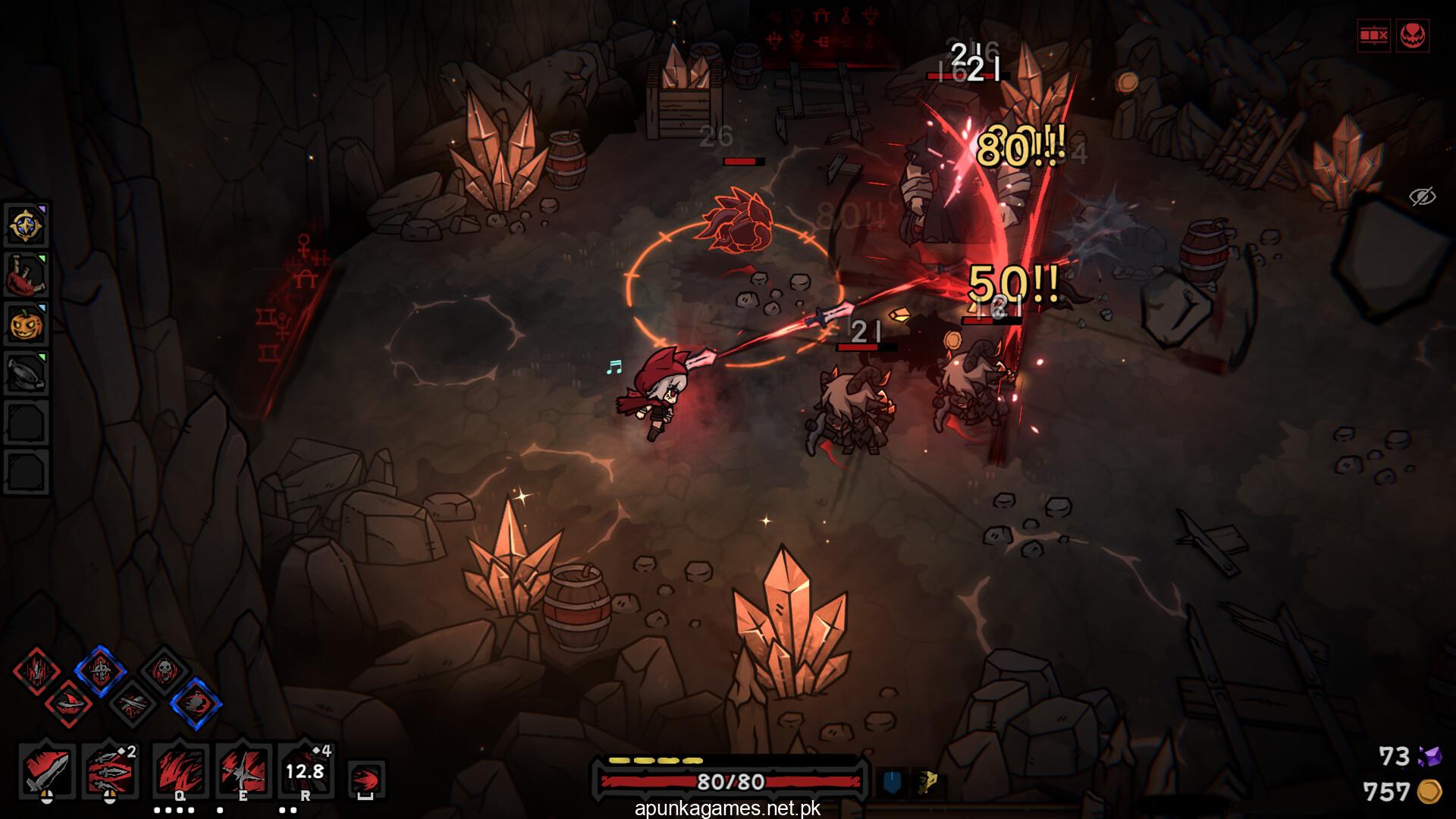Screen dimensions: 1456x819
Task: Open the yellow bolt icon beside health bar
Action: tap(926, 783)
